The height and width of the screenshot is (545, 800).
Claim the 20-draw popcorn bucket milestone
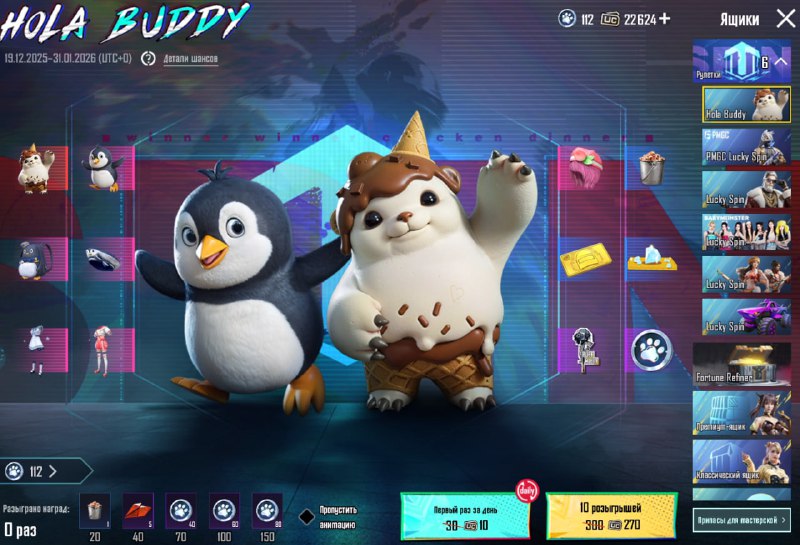pyautogui.click(x=94, y=509)
